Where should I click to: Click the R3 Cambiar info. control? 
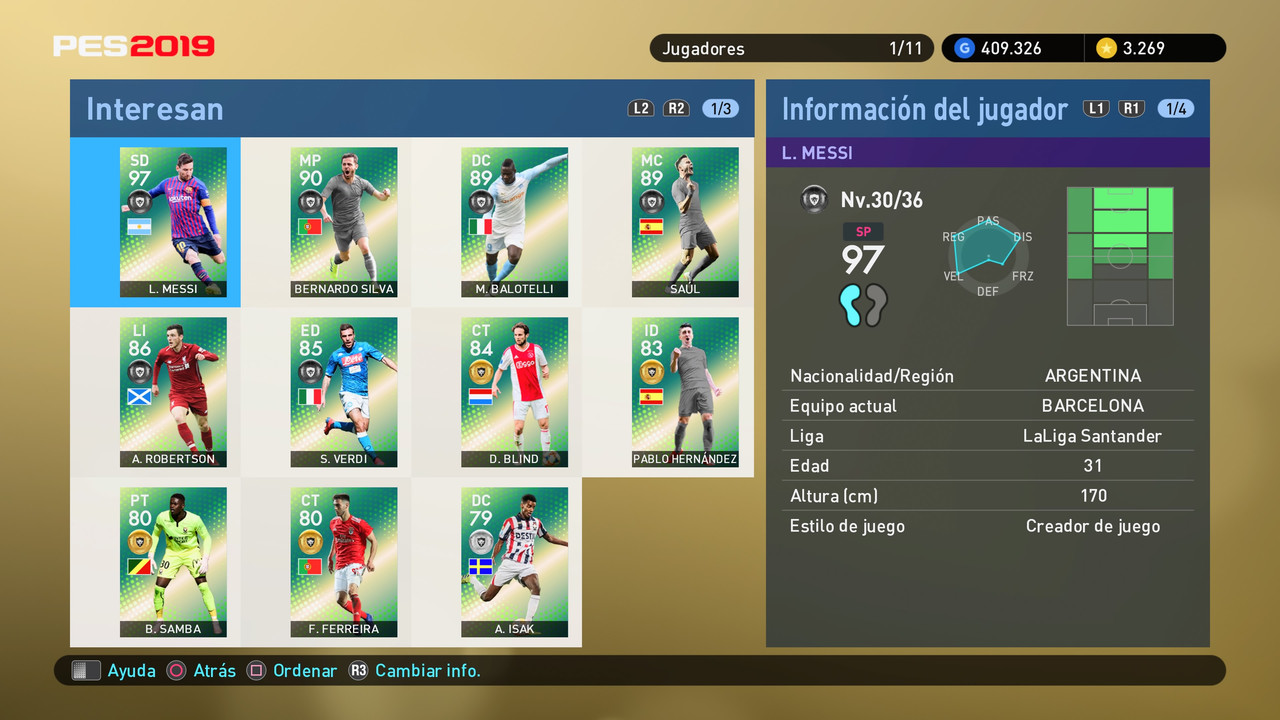(x=414, y=670)
